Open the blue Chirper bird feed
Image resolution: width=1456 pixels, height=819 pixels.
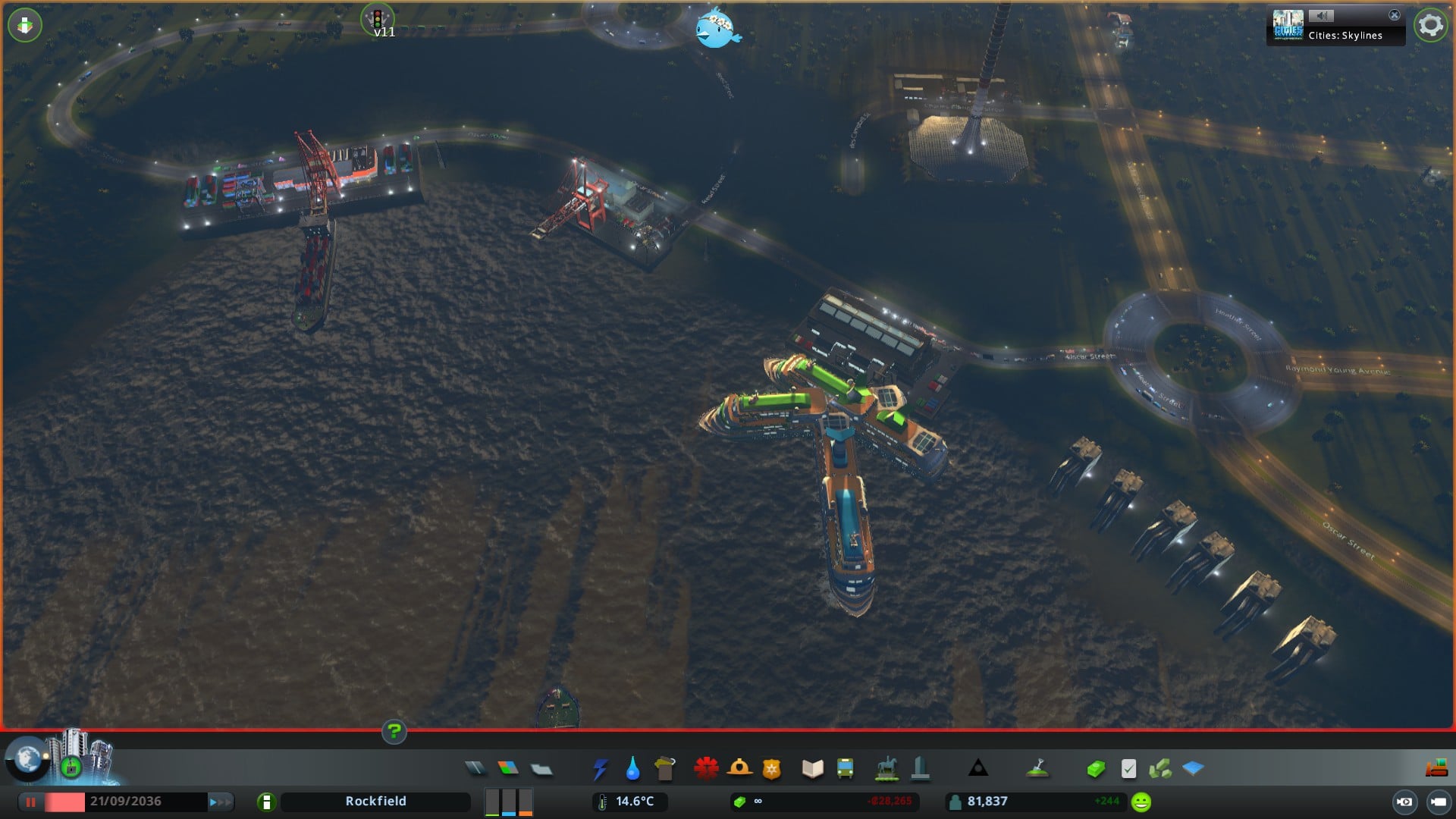coord(717,29)
